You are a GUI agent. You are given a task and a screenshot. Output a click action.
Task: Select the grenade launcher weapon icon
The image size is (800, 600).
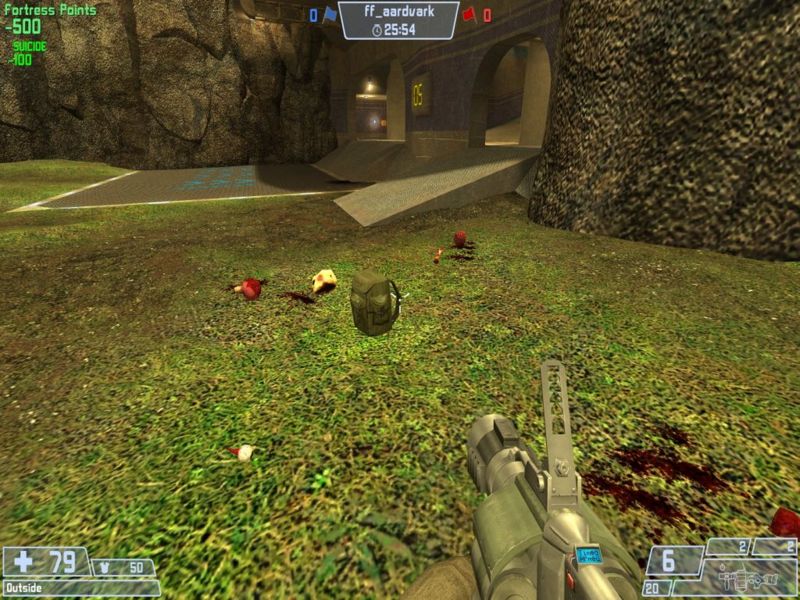tap(741, 578)
